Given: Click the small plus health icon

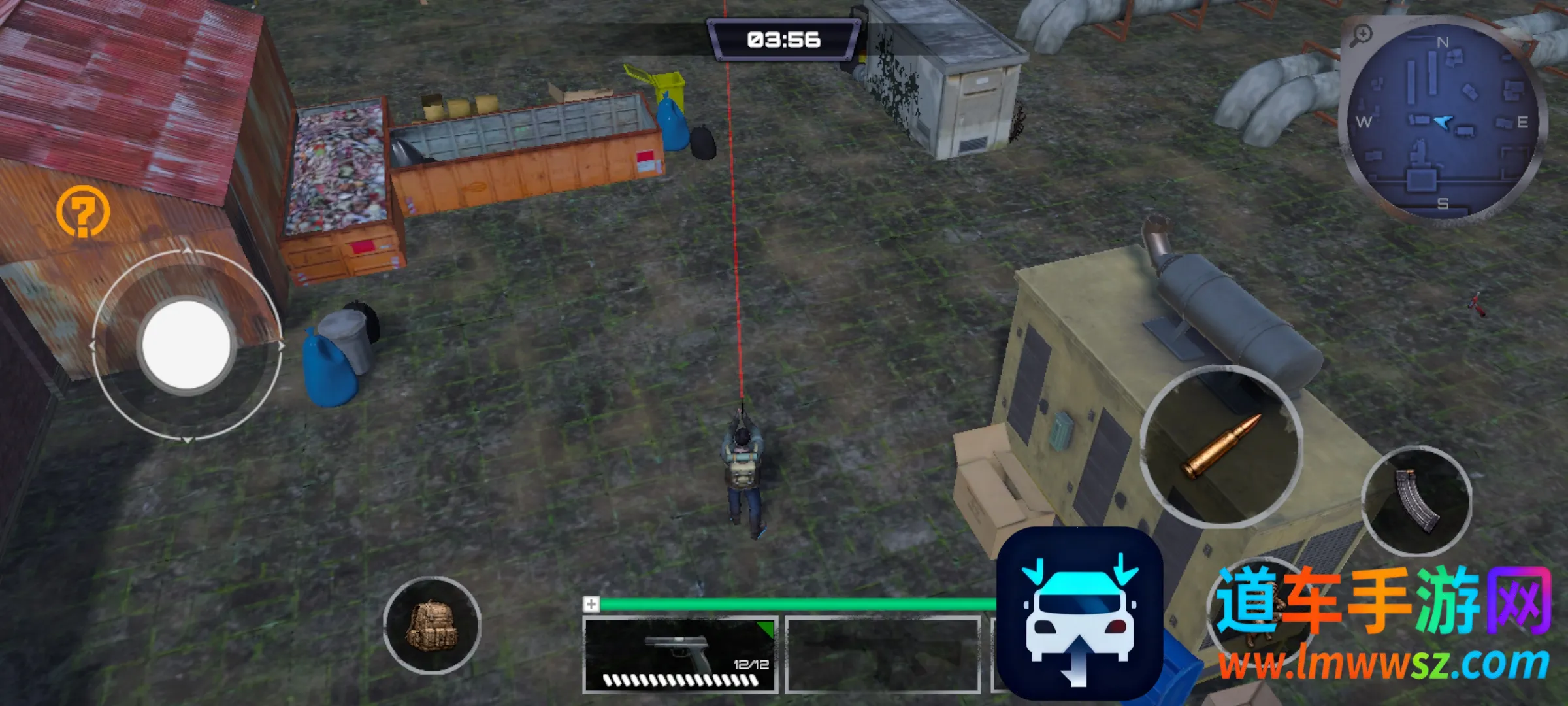Looking at the screenshot, I should coord(591,604).
